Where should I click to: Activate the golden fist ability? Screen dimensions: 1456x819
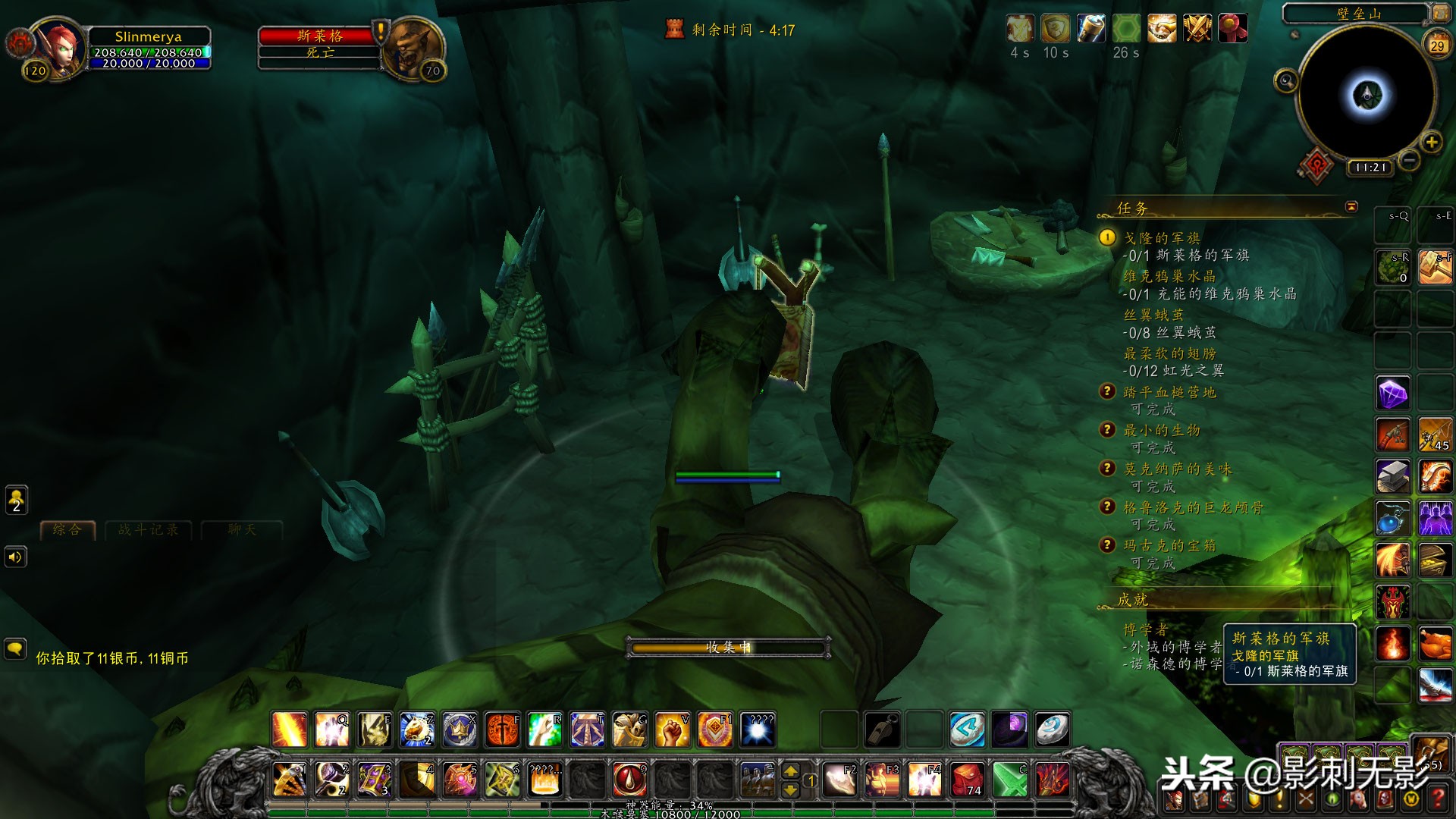click(x=672, y=730)
